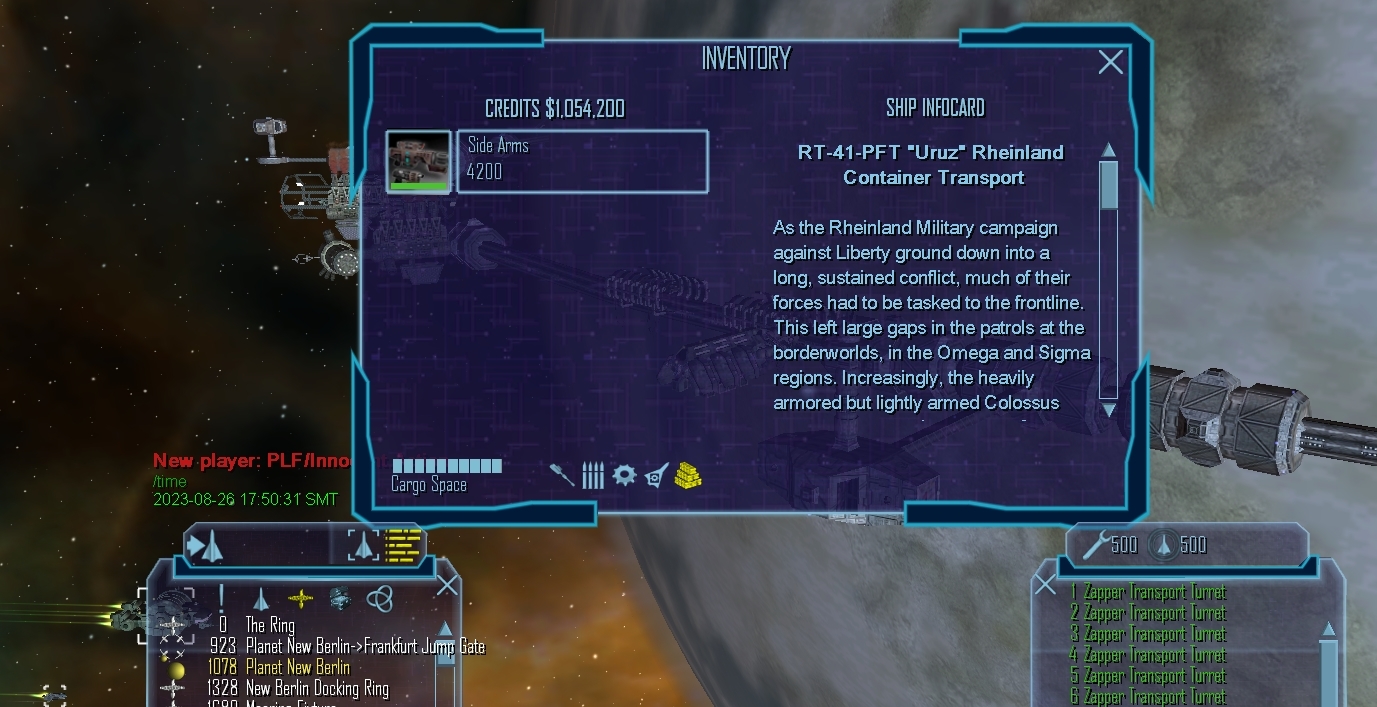Screen dimensions: 1377x707
Task: Select The Ring in contact list
Action: click(270, 626)
